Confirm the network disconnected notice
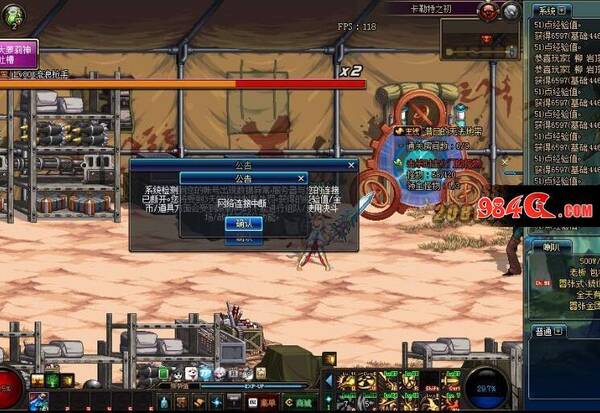The width and height of the screenshot is (600, 413). pos(244,223)
